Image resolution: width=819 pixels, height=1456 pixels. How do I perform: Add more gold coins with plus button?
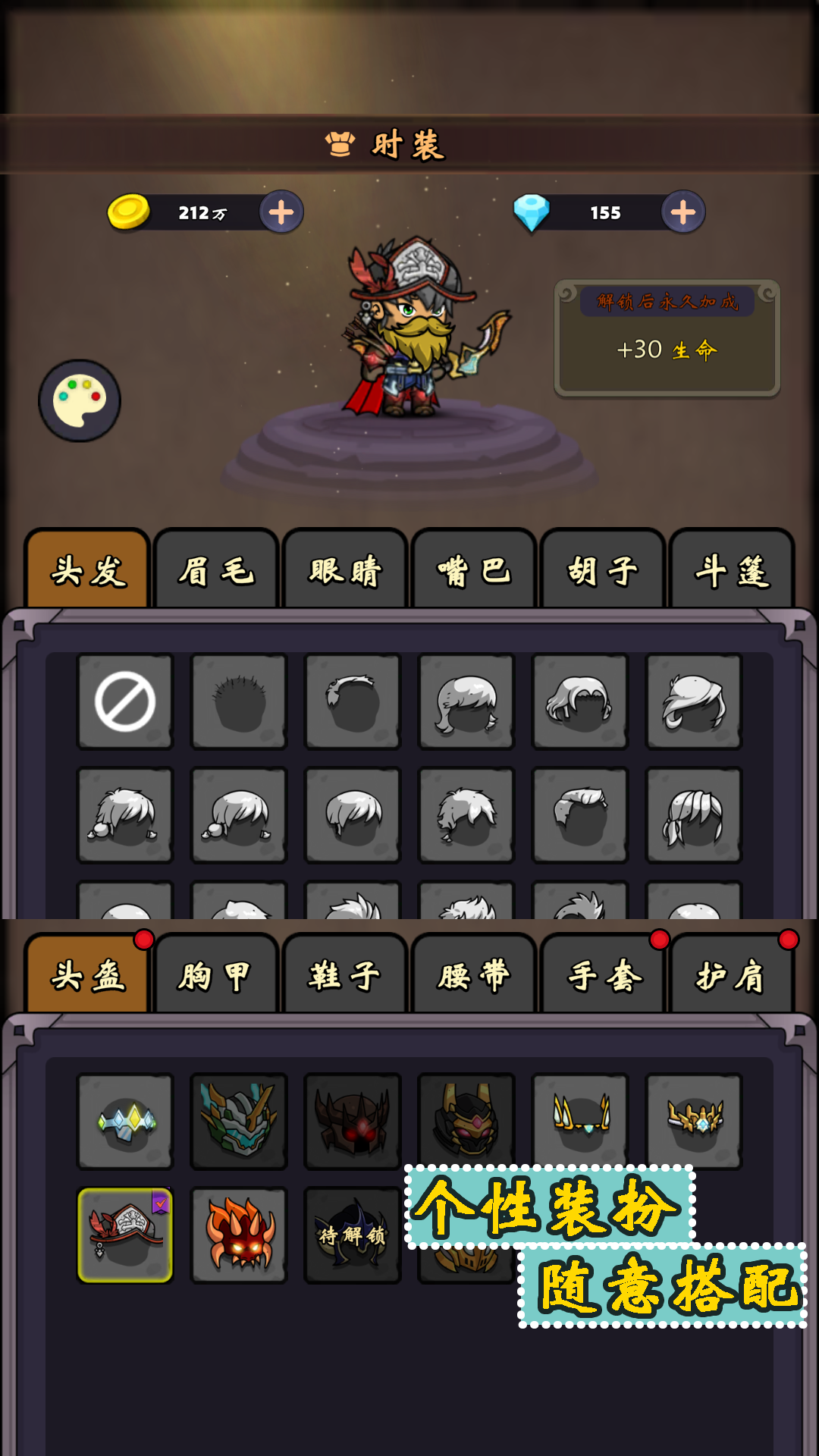tap(281, 212)
